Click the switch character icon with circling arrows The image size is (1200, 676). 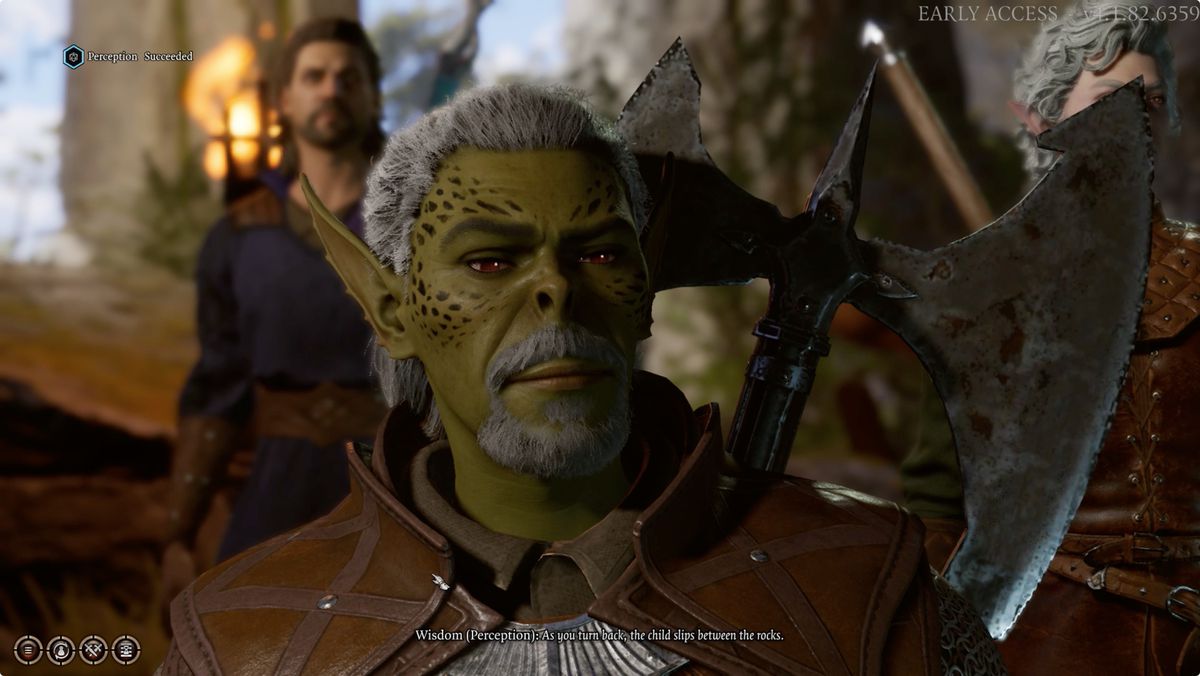tap(61, 650)
